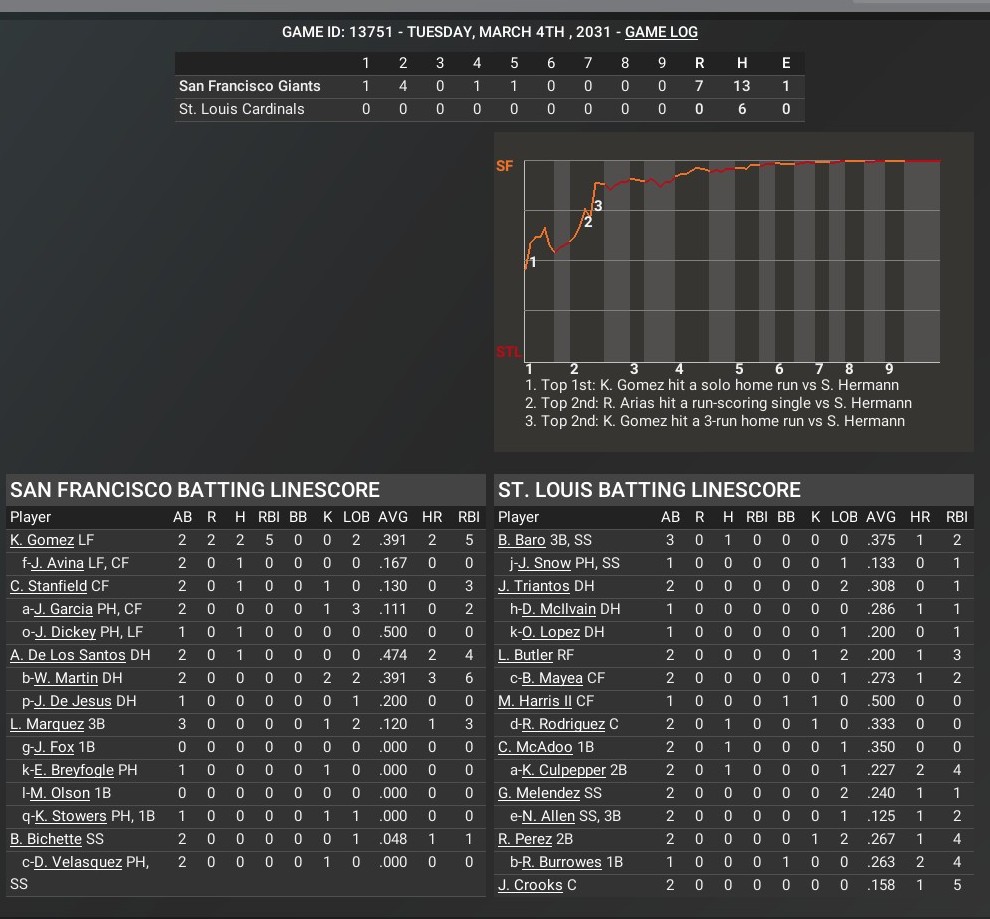The image size is (990, 919).
Task: Select R. Burrowes name link
Action: click(562, 862)
